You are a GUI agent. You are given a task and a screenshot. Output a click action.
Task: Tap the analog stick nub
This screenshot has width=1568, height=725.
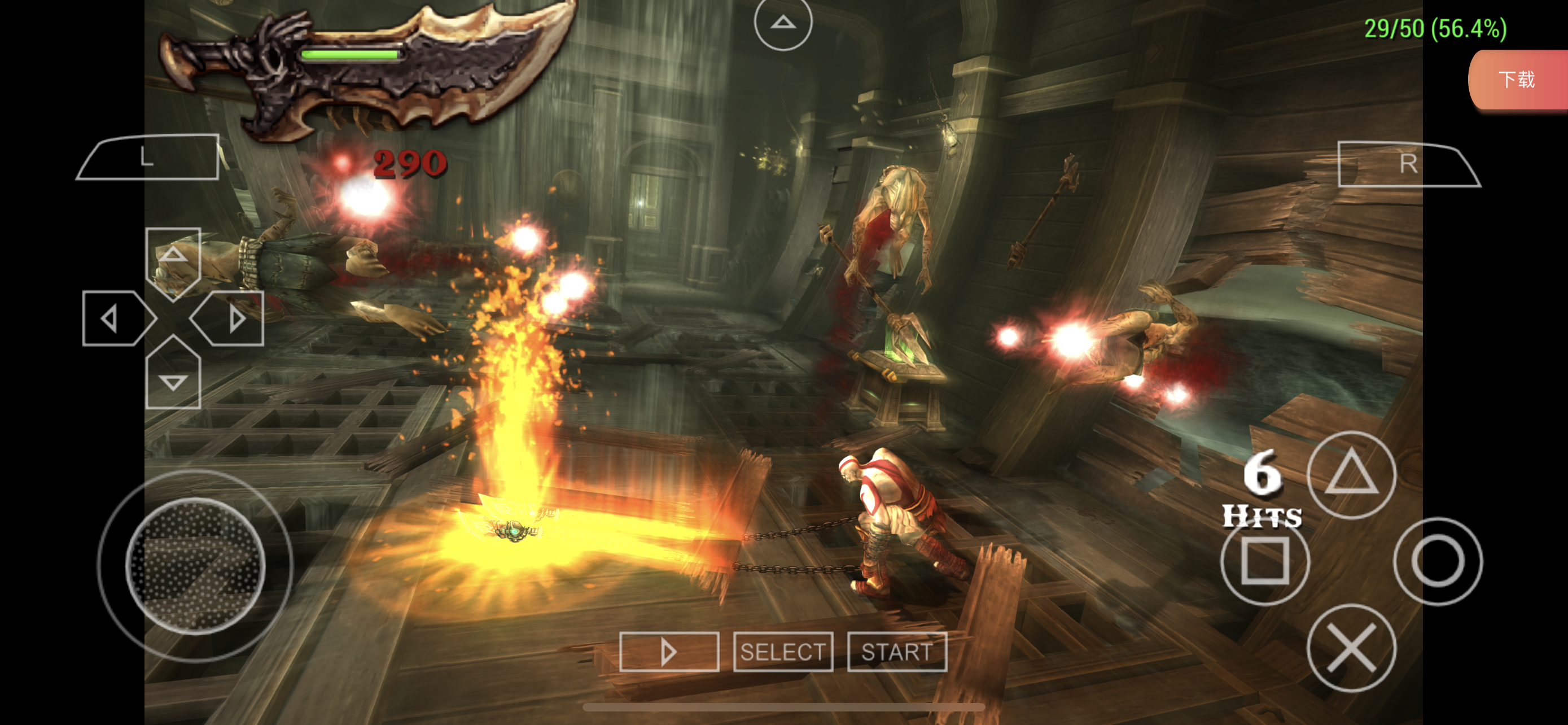coord(195,566)
